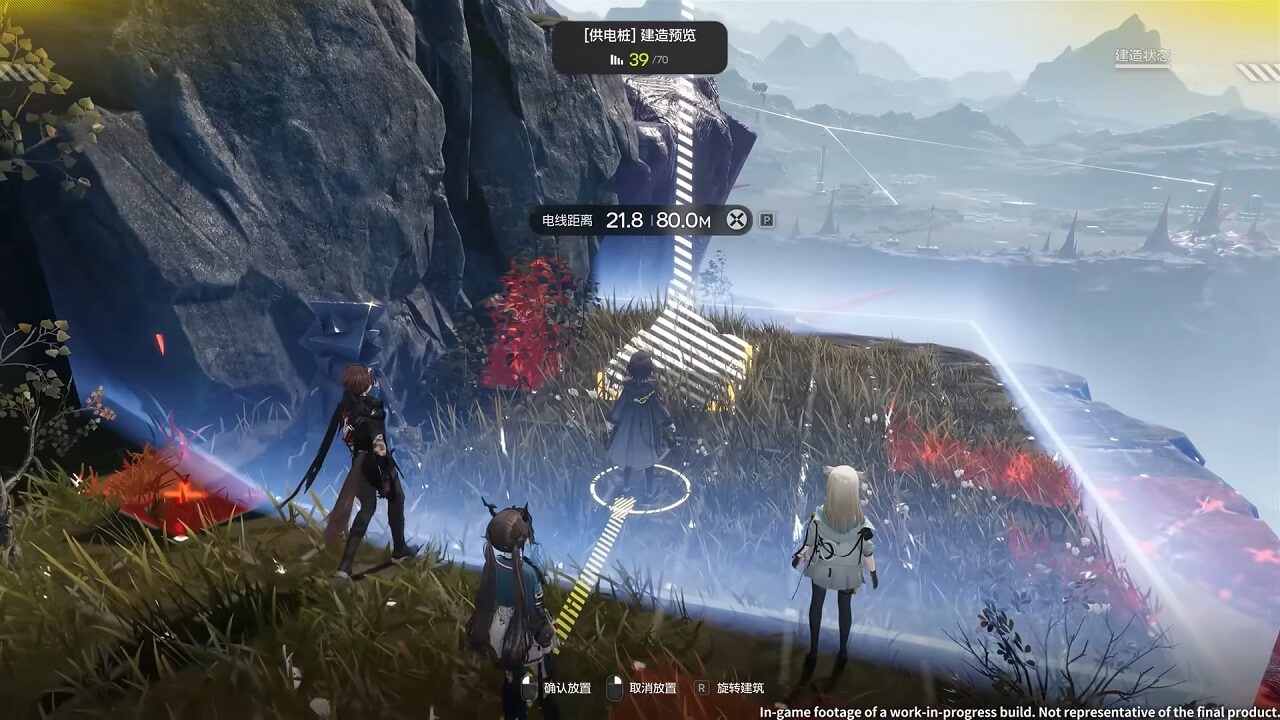Select the R key icon for rotating buildings

point(702,689)
